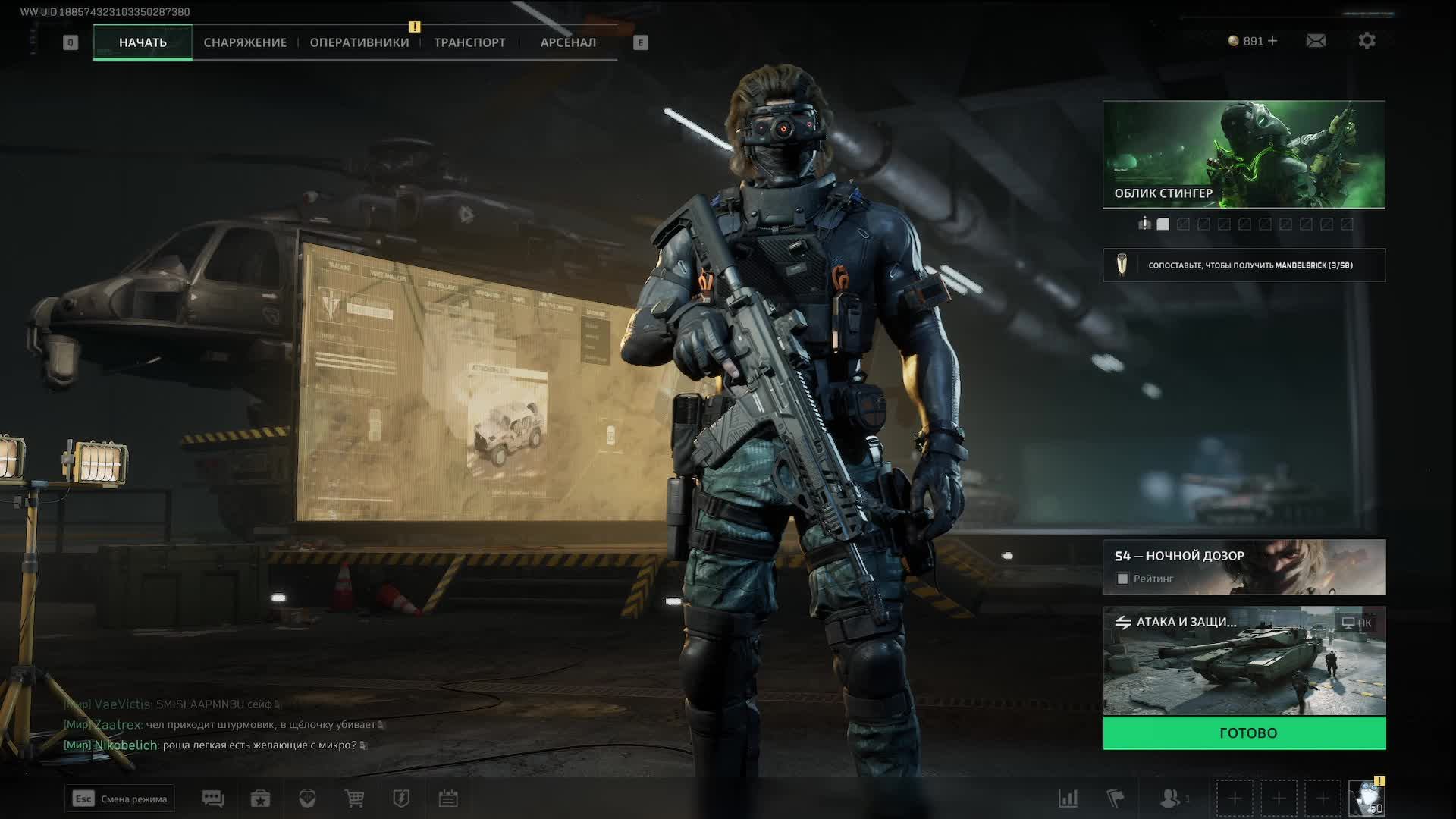The height and width of the screenshot is (819, 1456).
Task: Open the chat speech-bubble icon
Action: coord(213,799)
